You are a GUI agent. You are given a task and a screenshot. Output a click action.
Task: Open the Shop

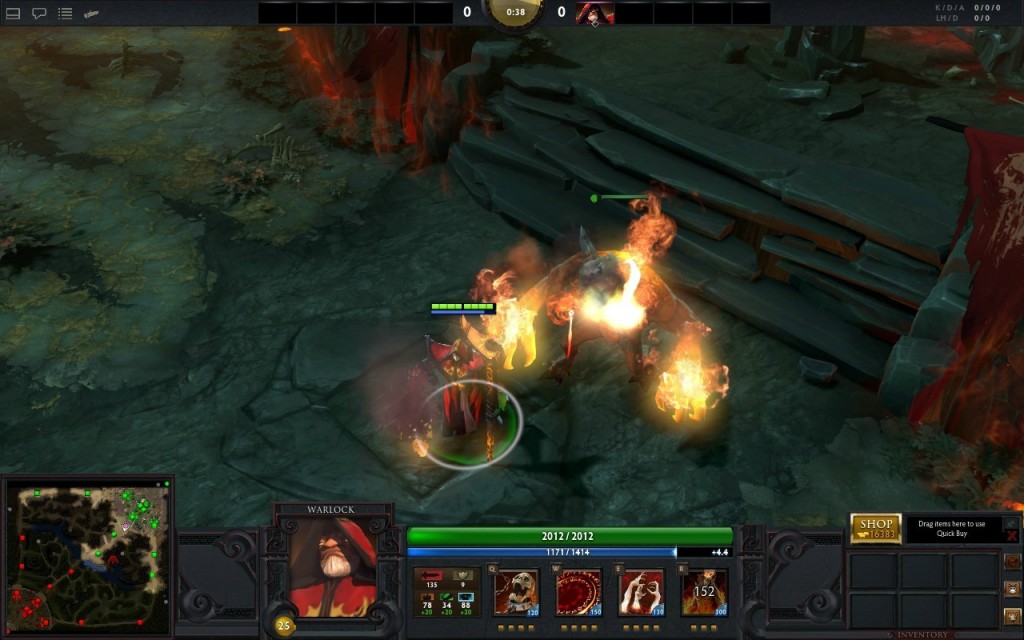pyautogui.click(x=875, y=528)
